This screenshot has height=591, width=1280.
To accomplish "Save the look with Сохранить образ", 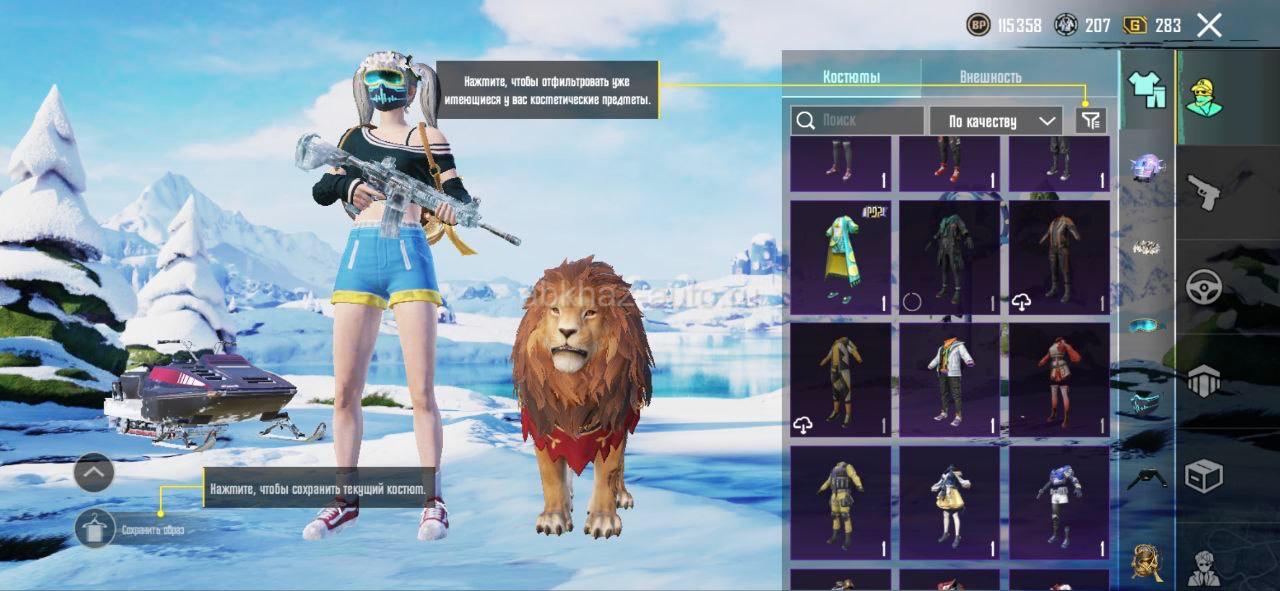I will pos(96,528).
